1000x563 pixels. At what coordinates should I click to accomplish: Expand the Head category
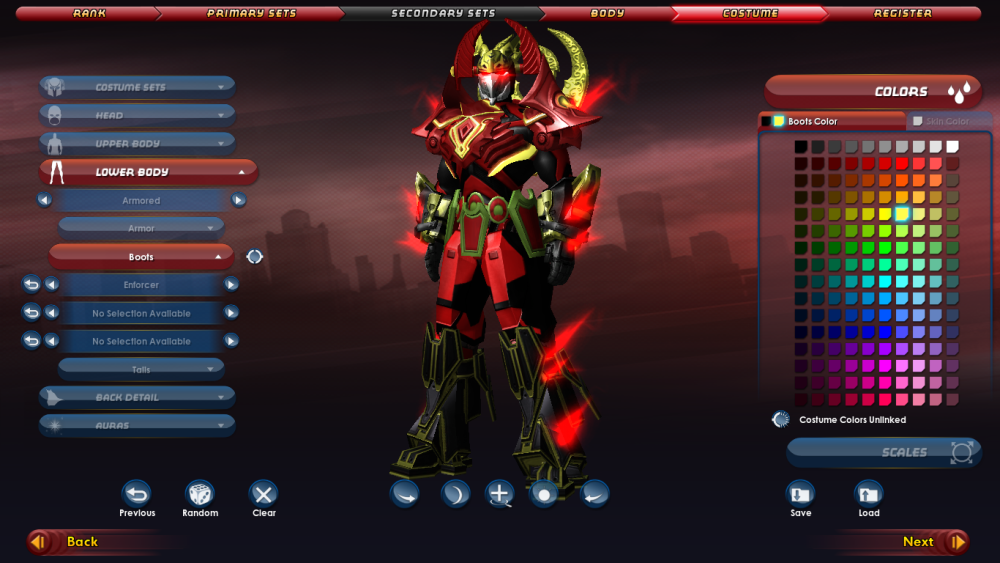point(138,116)
